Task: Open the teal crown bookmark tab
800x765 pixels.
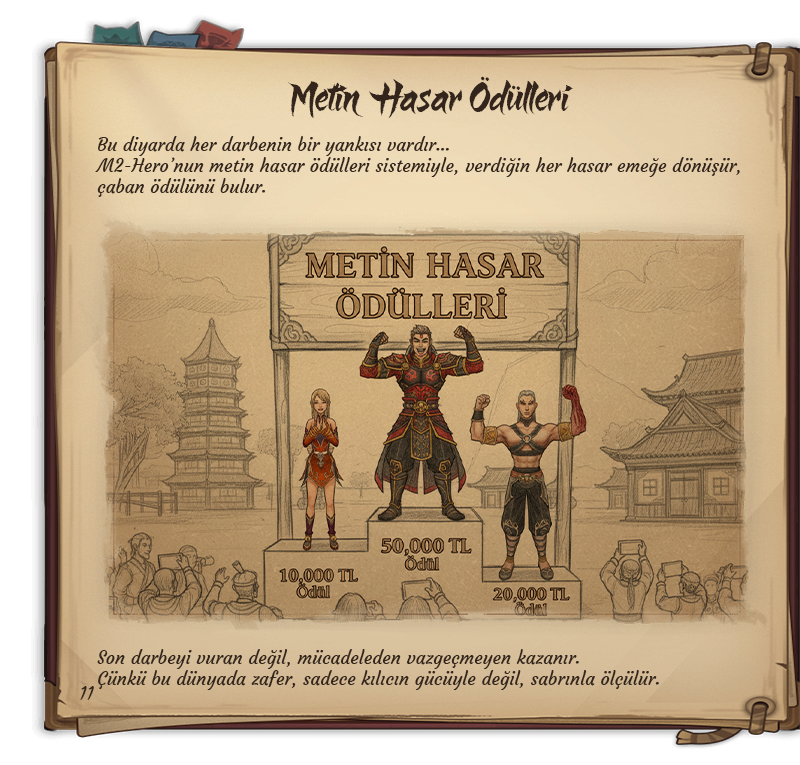Action: click(116, 35)
